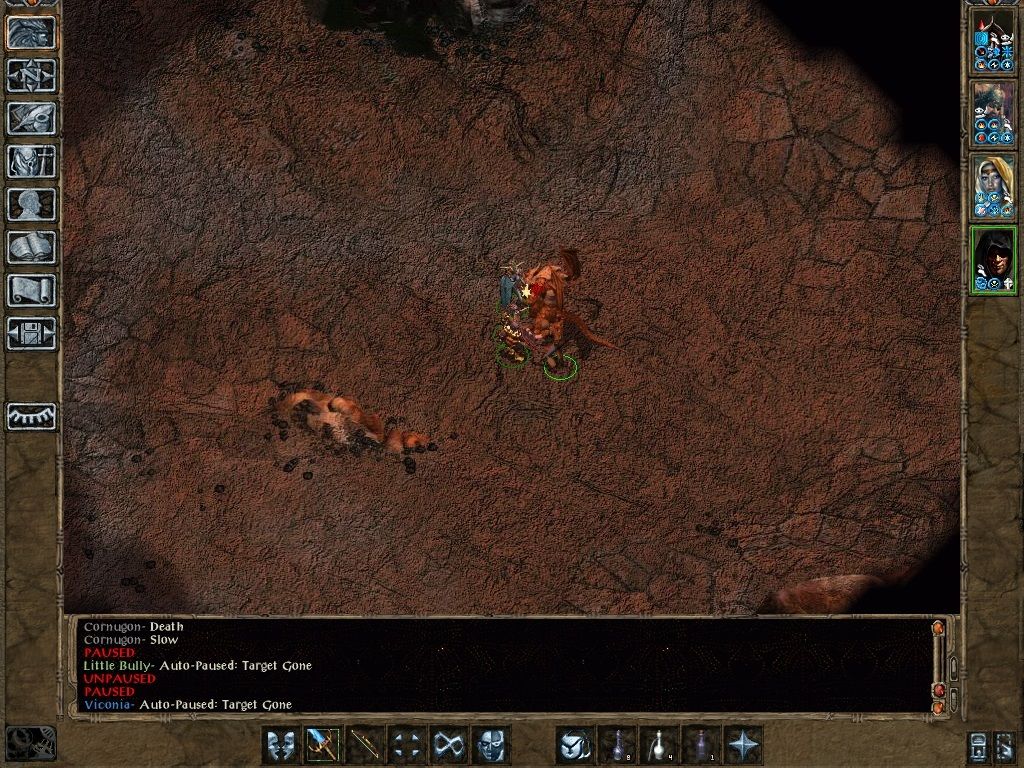Open the journal quill button
1024x768 pixels.
click(x=31, y=118)
